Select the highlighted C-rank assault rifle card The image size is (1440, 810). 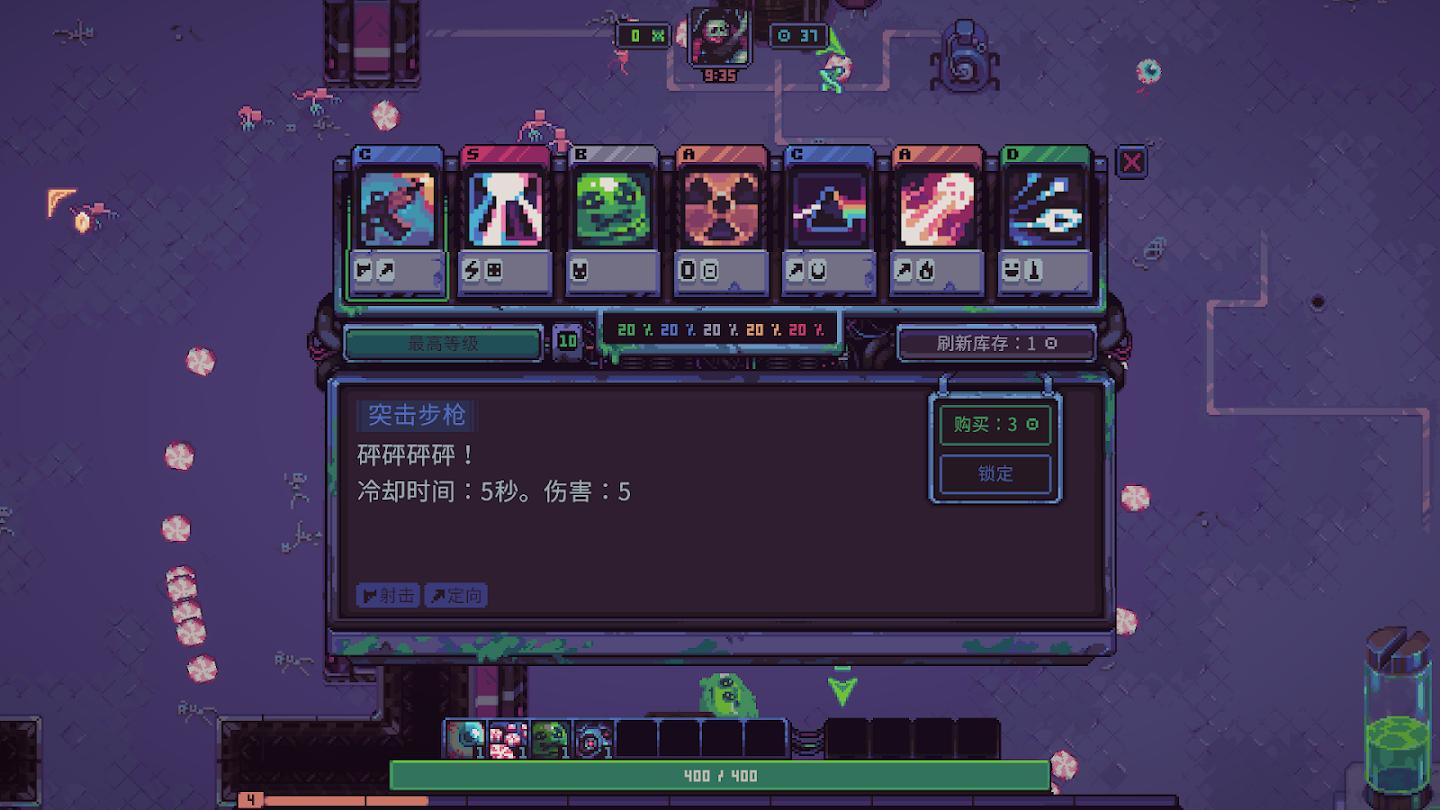point(396,213)
